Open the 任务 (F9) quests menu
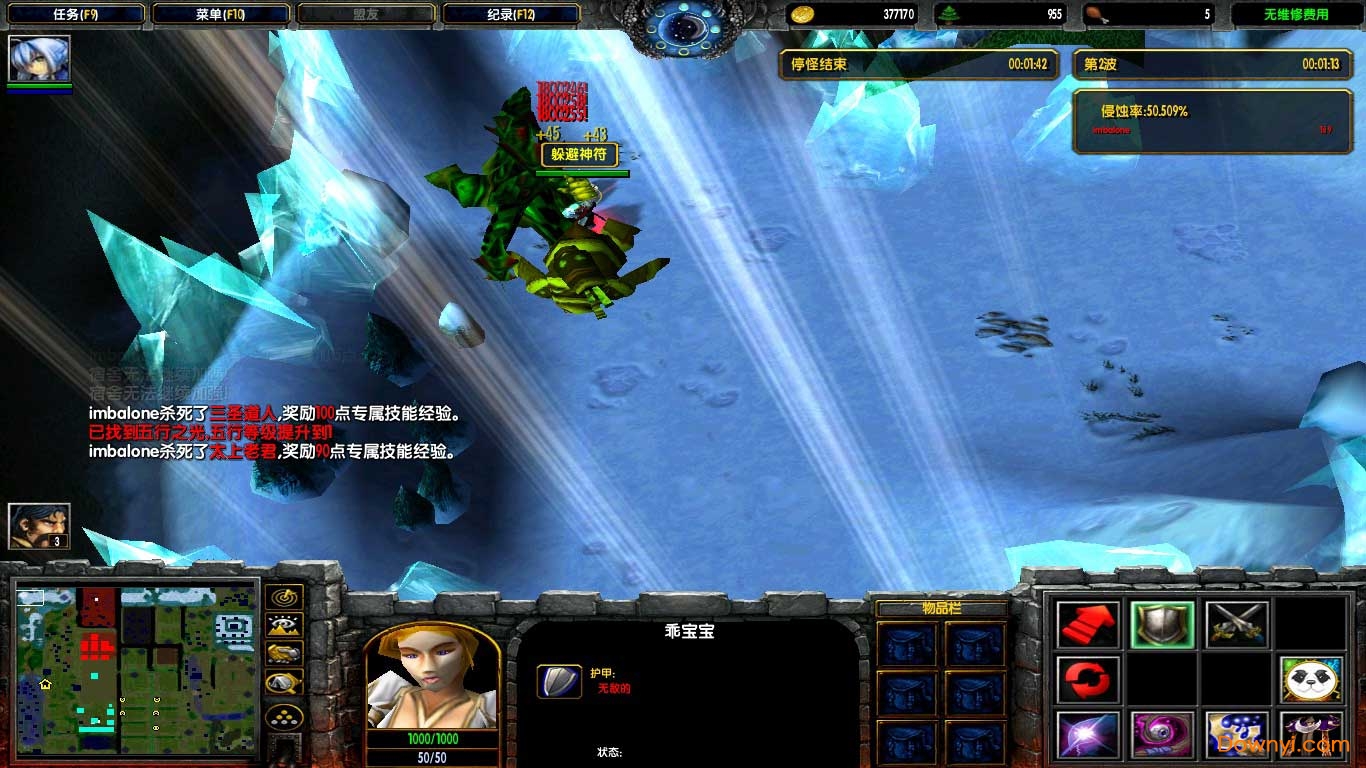The width and height of the screenshot is (1366, 768). tap(73, 15)
